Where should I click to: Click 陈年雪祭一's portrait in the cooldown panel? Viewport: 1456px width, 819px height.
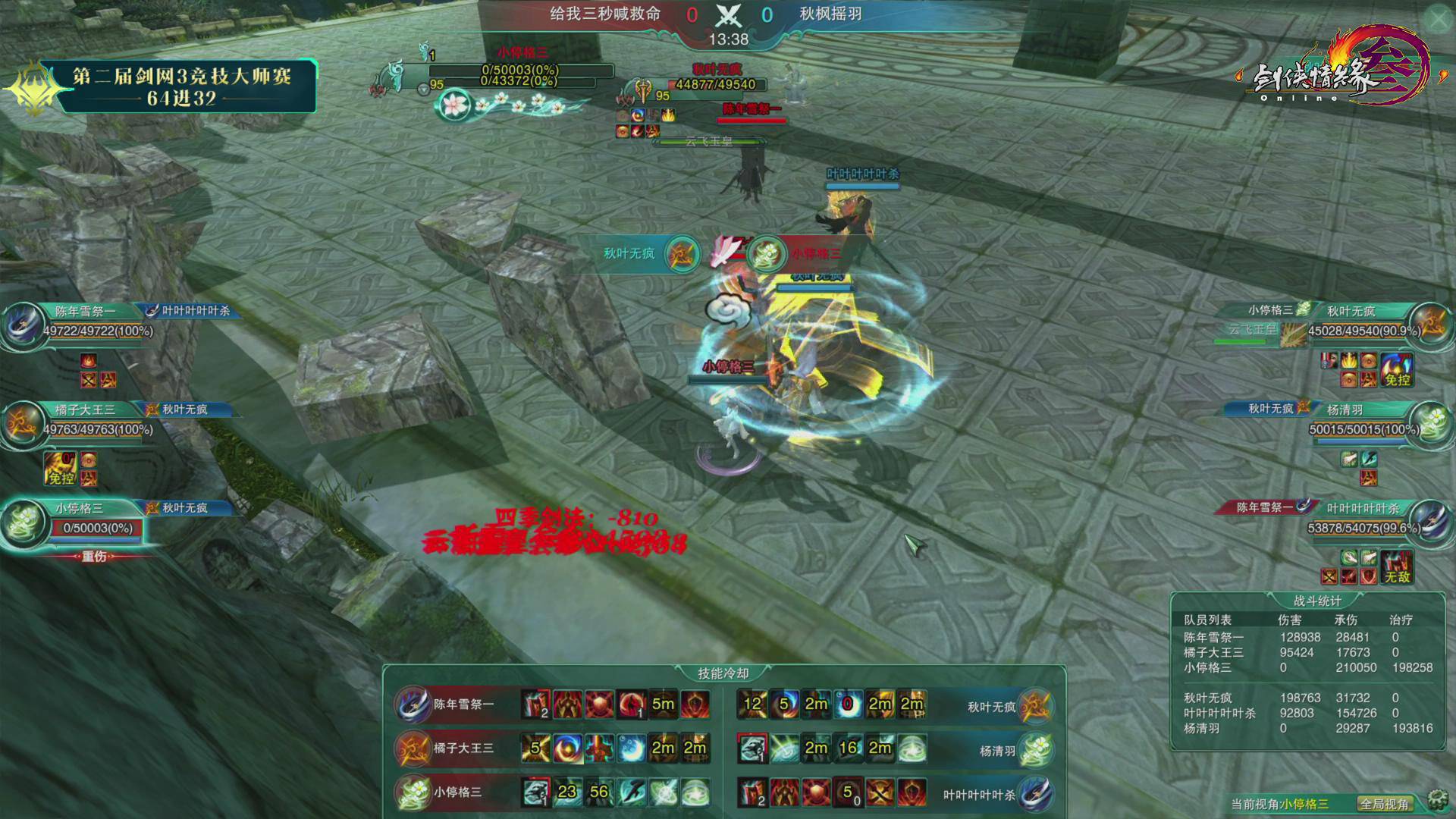(x=413, y=704)
